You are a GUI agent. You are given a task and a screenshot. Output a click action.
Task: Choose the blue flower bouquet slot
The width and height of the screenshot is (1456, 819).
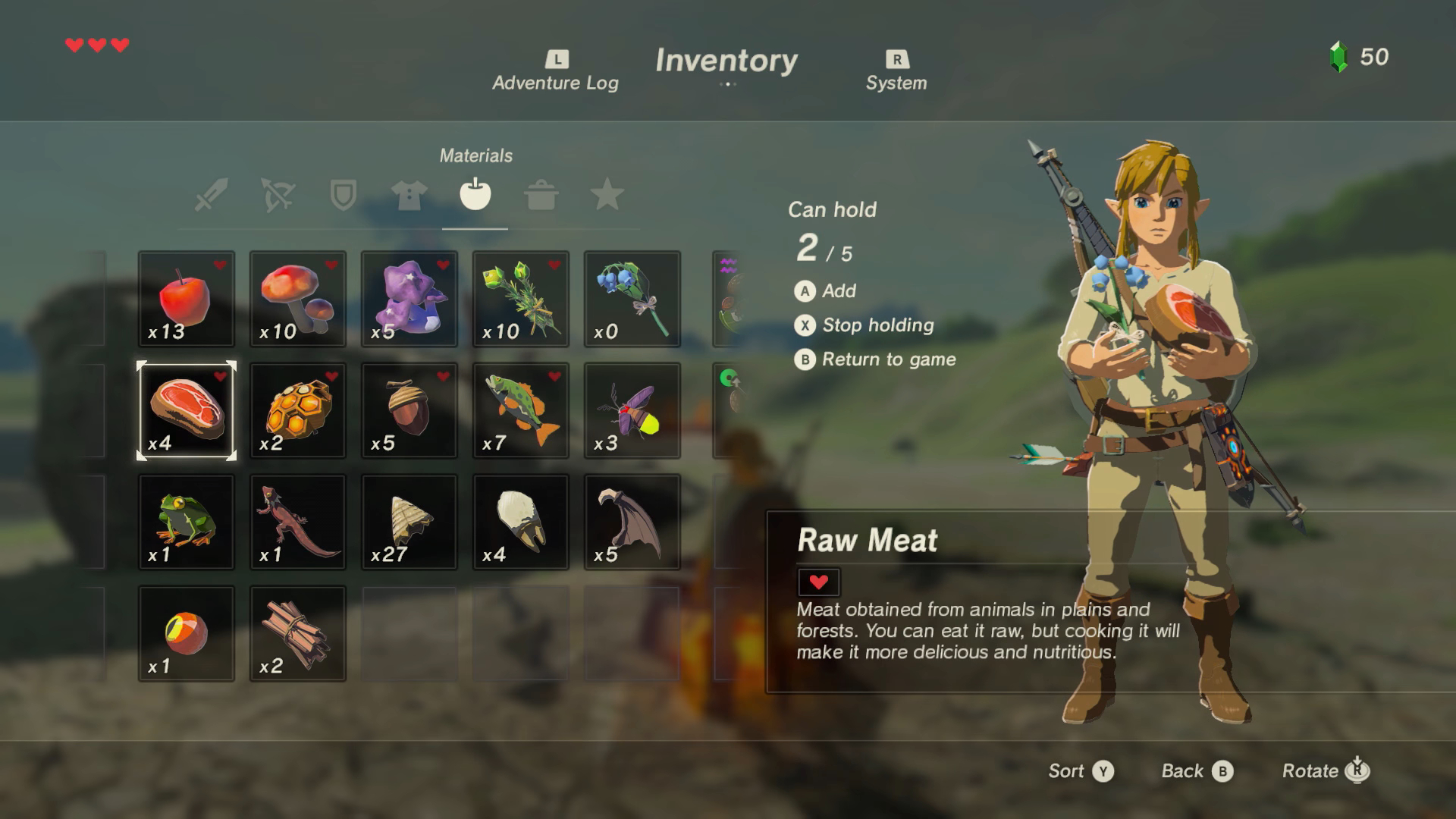point(632,299)
